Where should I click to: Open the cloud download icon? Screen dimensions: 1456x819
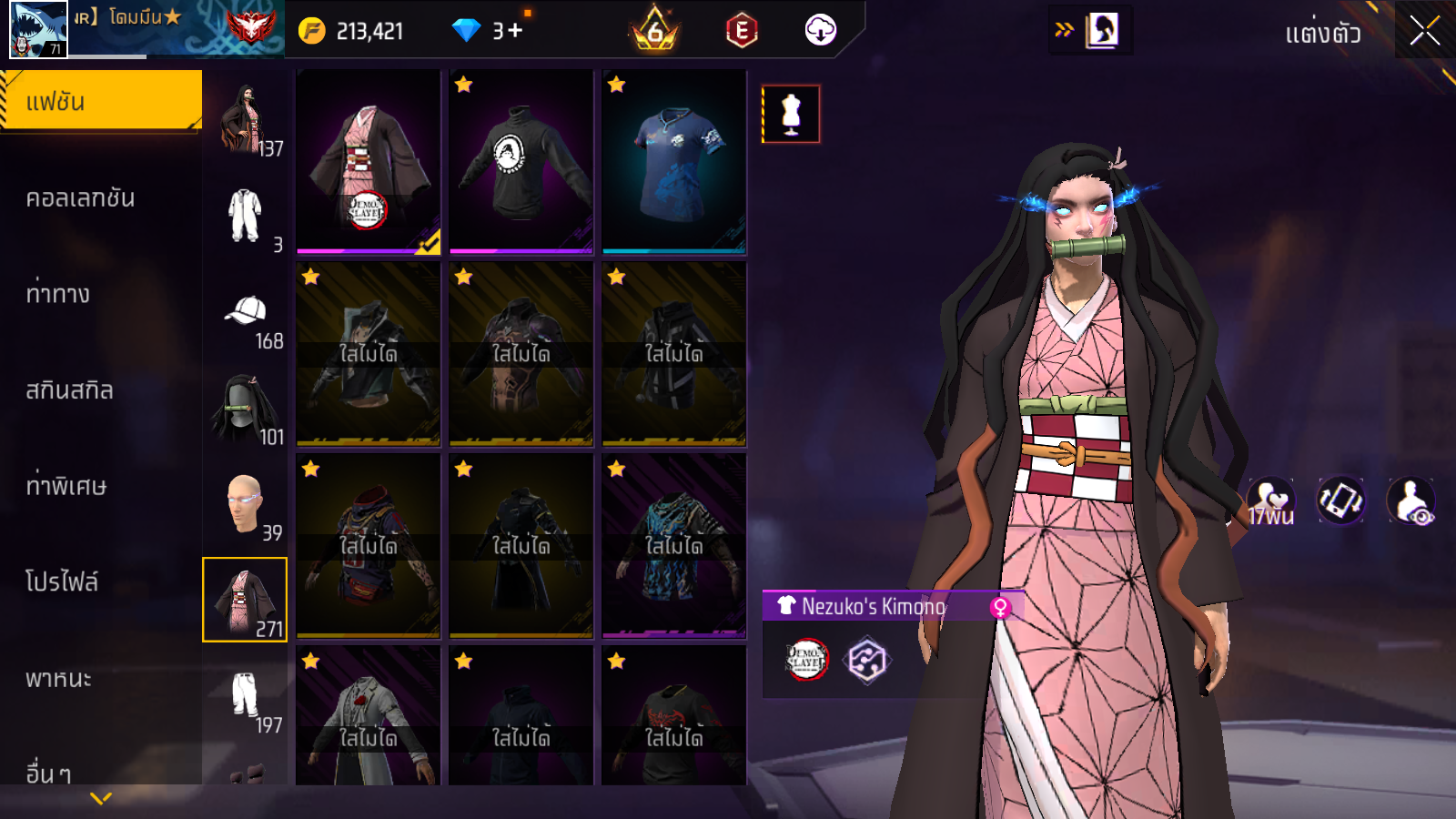(820, 31)
